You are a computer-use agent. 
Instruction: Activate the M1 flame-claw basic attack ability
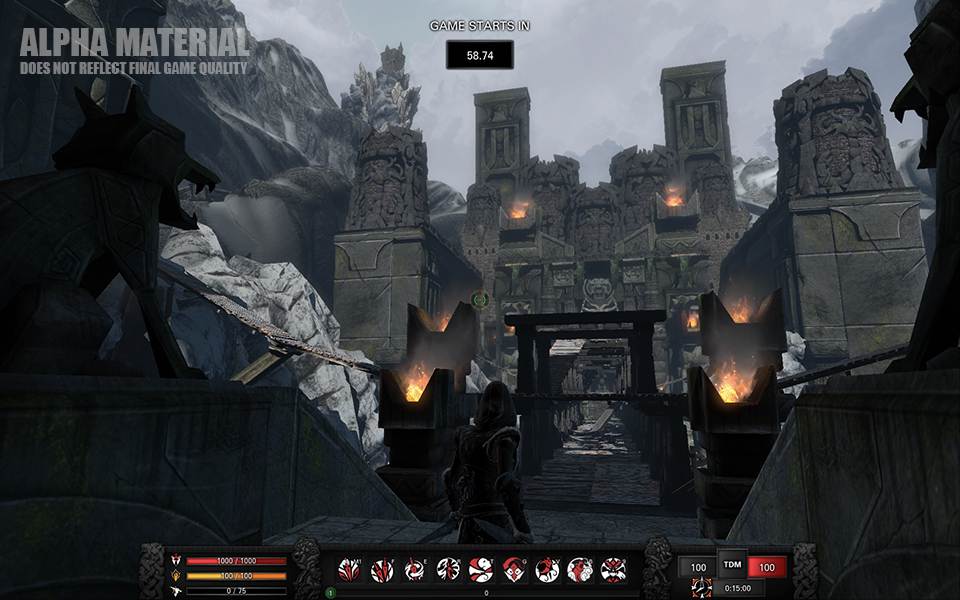(x=349, y=570)
